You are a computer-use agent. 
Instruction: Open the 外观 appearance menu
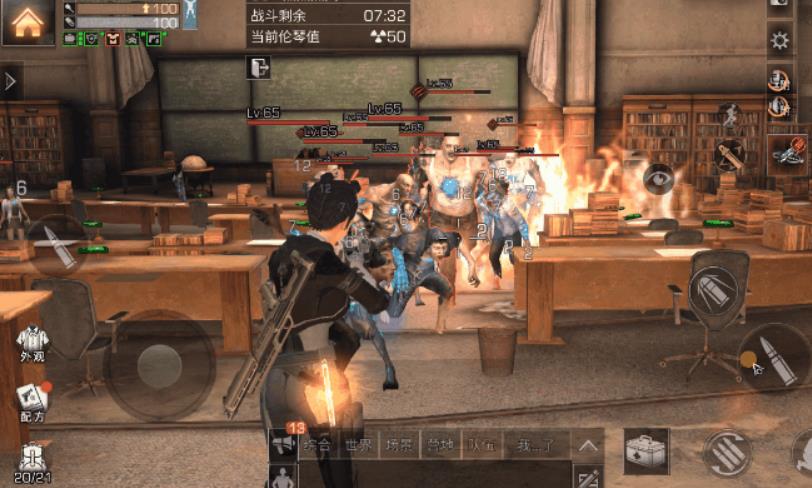pos(32,343)
